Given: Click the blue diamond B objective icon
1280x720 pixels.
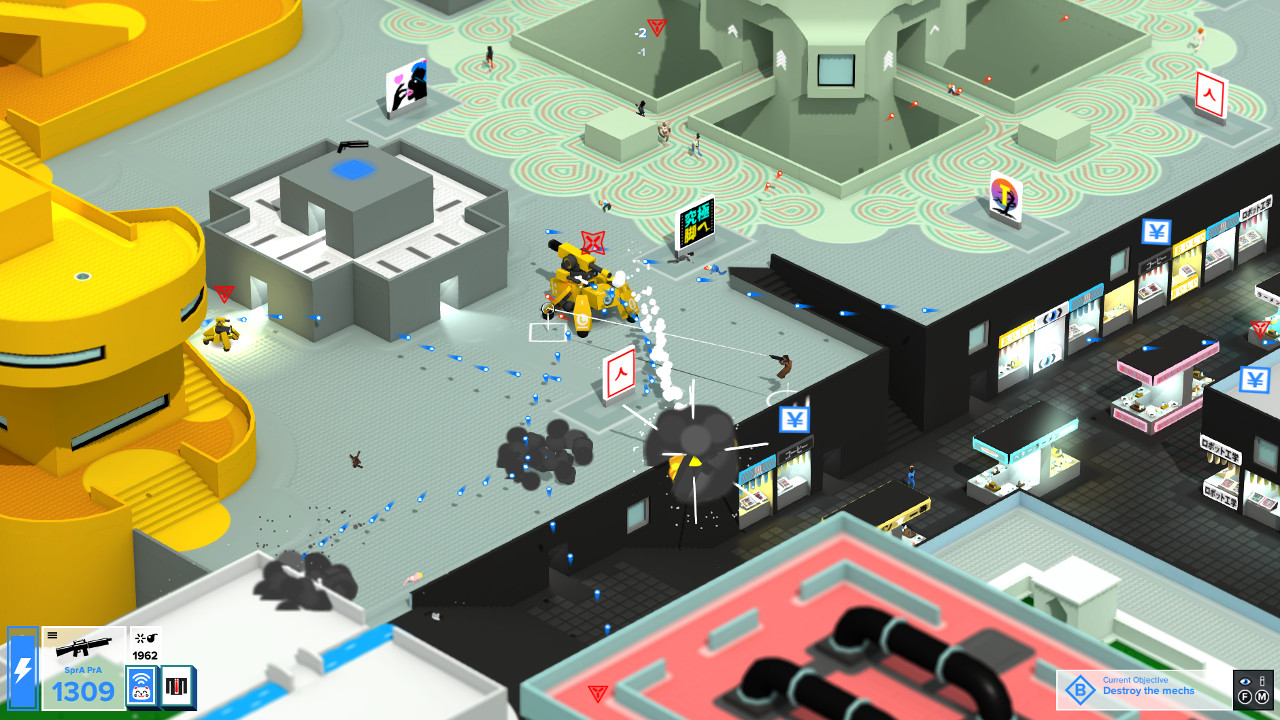Looking at the screenshot, I should click(x=1079, y=688).
